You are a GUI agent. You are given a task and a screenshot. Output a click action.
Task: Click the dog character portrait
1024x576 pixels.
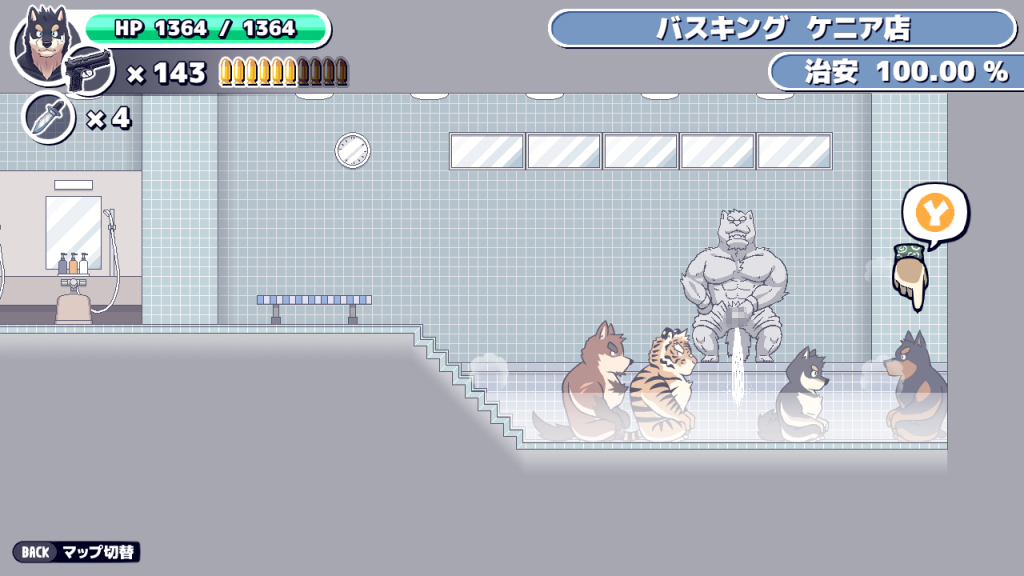(x=42, y=40)
